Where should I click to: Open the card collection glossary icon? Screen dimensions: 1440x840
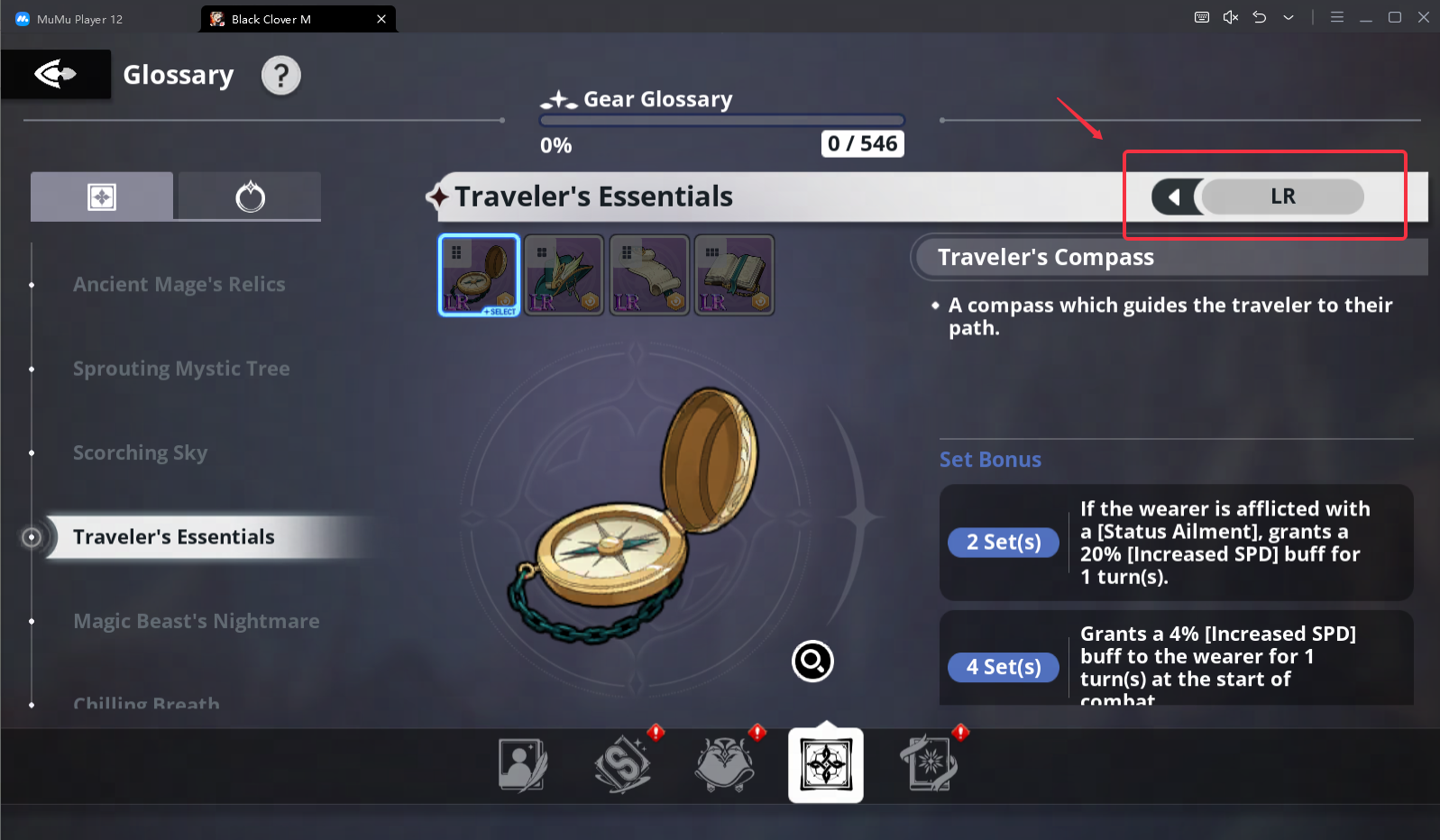coord(928,763)
